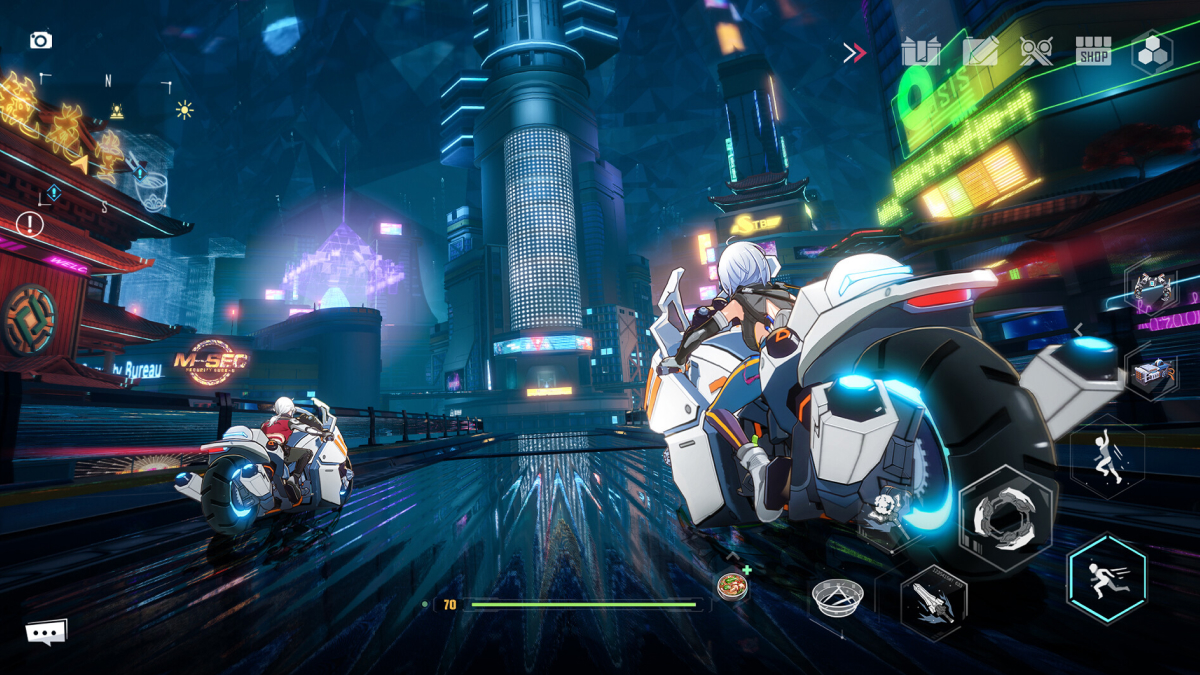The image size is (1200, 675).
Task: Select the vehicle garage icon slot
Action: (x=1151, y=372)
